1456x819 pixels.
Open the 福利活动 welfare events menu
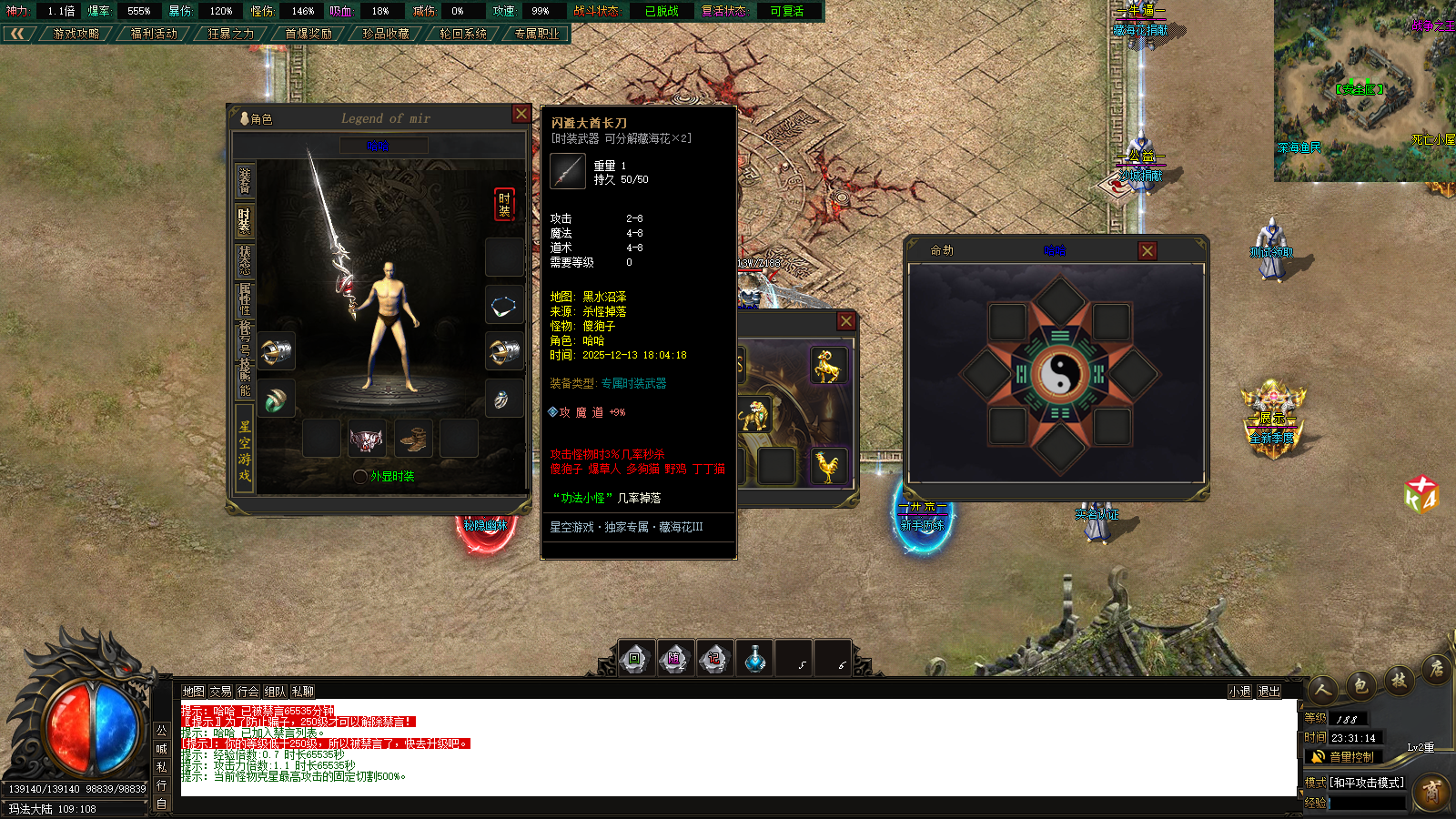click(154, 34)
